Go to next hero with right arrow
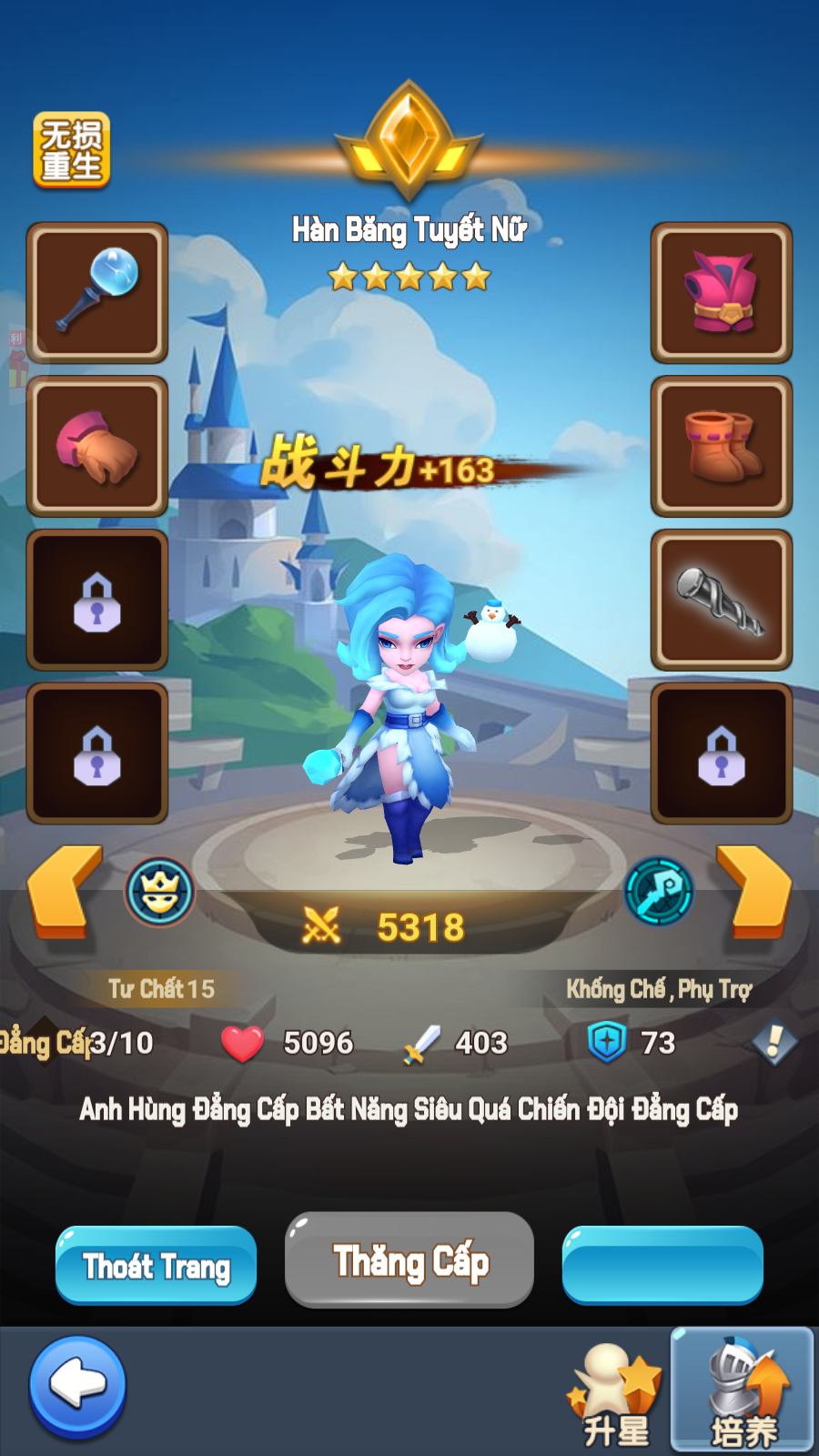The width and height of the screenshot is (819, 1456). [x=753, y=890]
